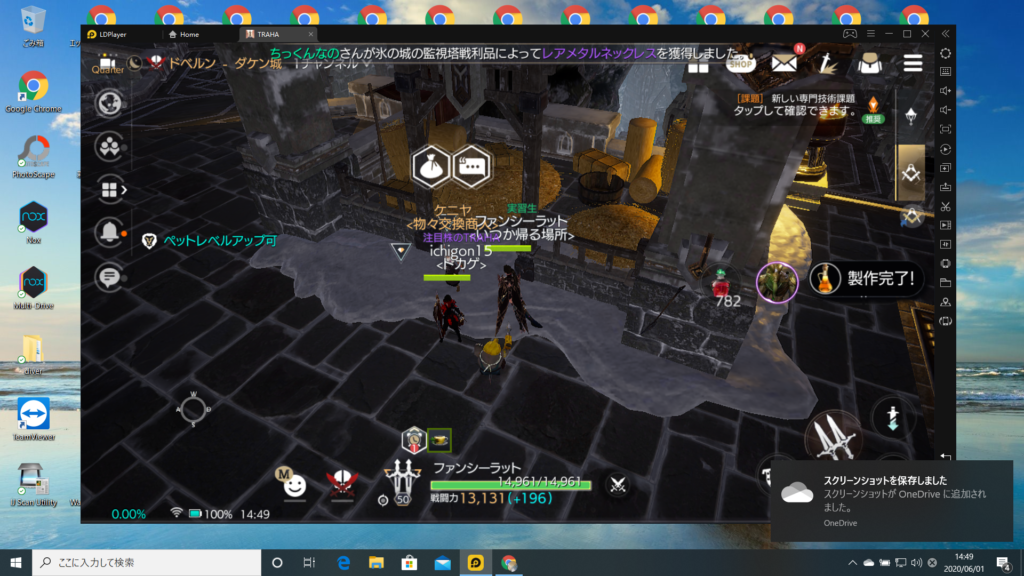Open the hamburger main menu
Viewport: 1024px width, 576px height.
pyautogui.click(x=912, y=63)
